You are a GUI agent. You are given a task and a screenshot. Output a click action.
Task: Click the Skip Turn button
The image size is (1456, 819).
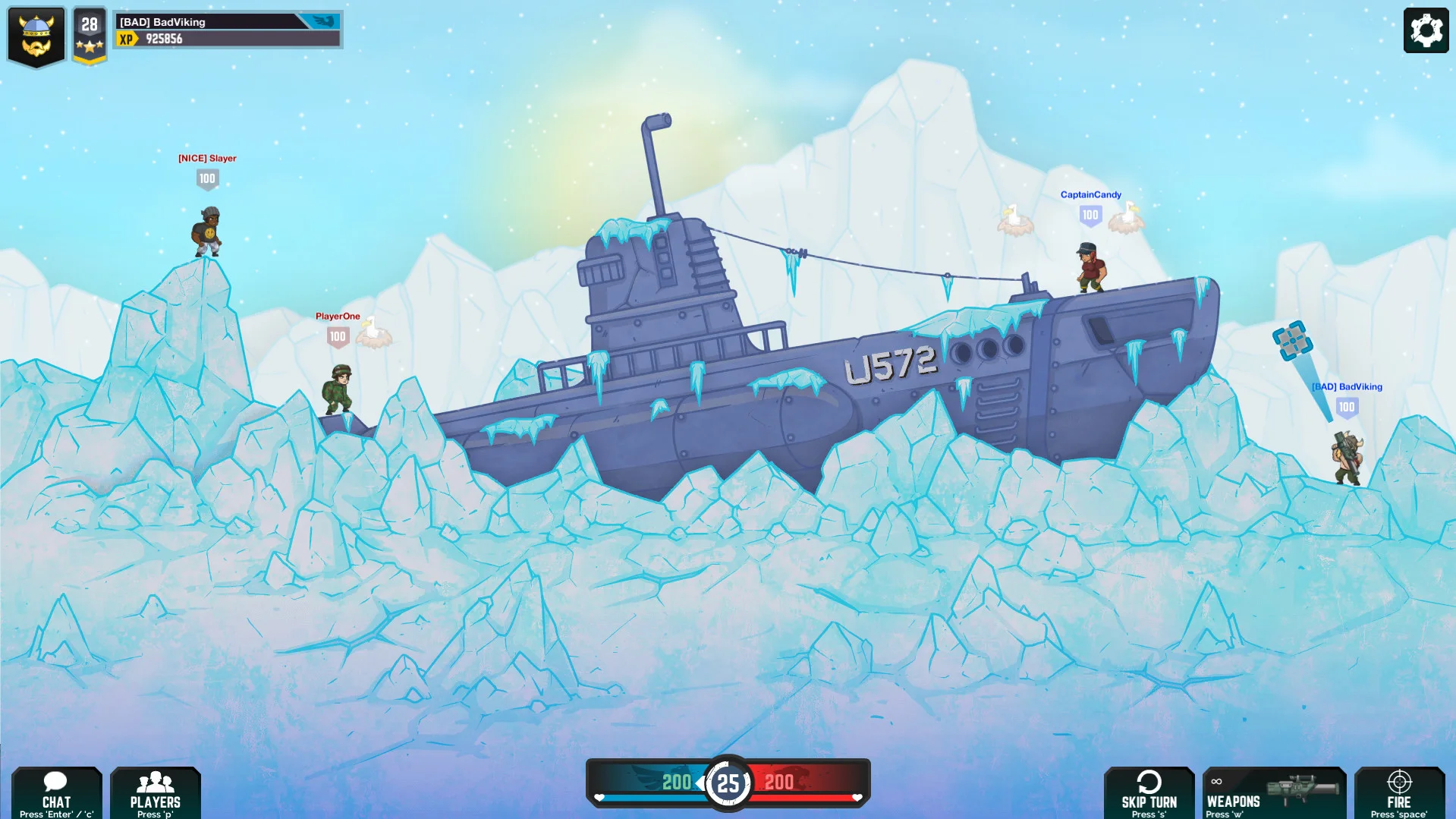click(x=1149, y=793)
